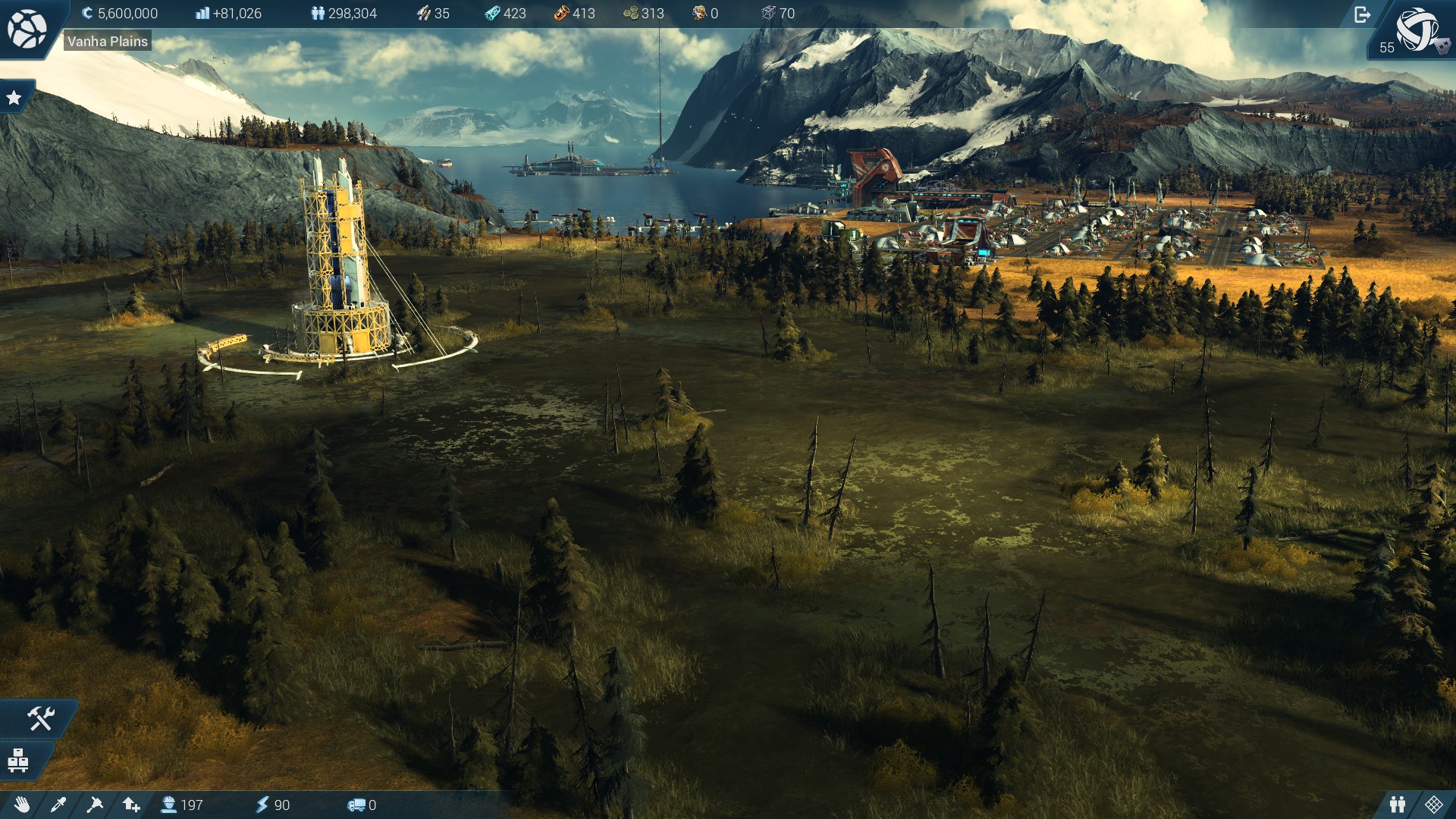Show the workforce helmet details

click(182, 805)
